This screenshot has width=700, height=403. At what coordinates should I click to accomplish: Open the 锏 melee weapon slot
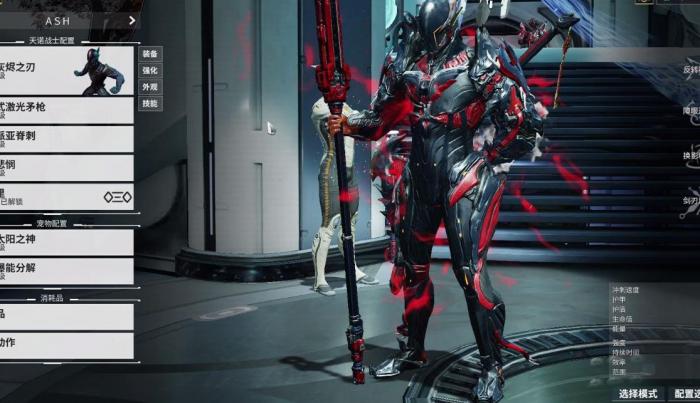click(x=66, y=167)
